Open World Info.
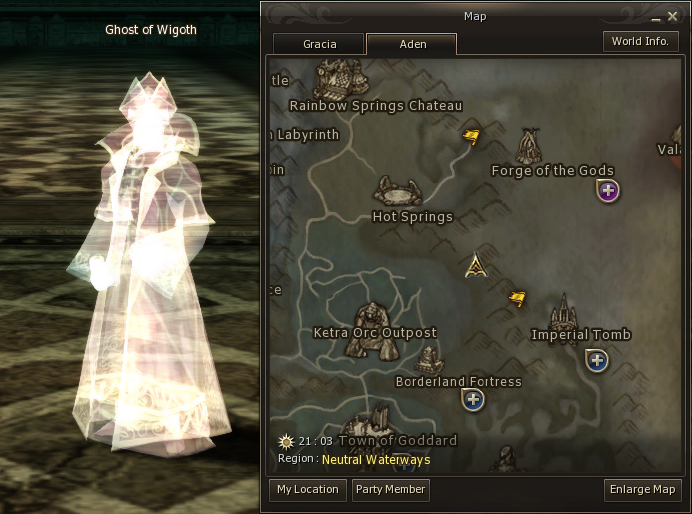This screenshot has height=514, width=692. point(641,41)
